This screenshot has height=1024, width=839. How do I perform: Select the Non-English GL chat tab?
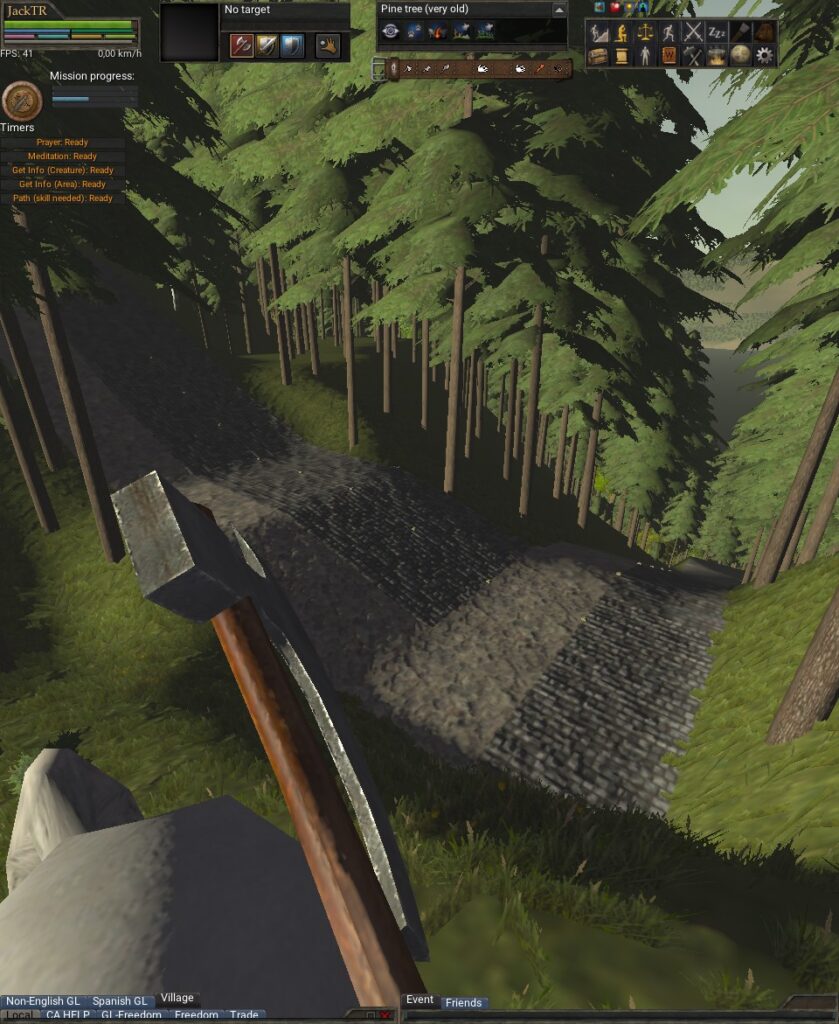click(x=42, y=1001)
